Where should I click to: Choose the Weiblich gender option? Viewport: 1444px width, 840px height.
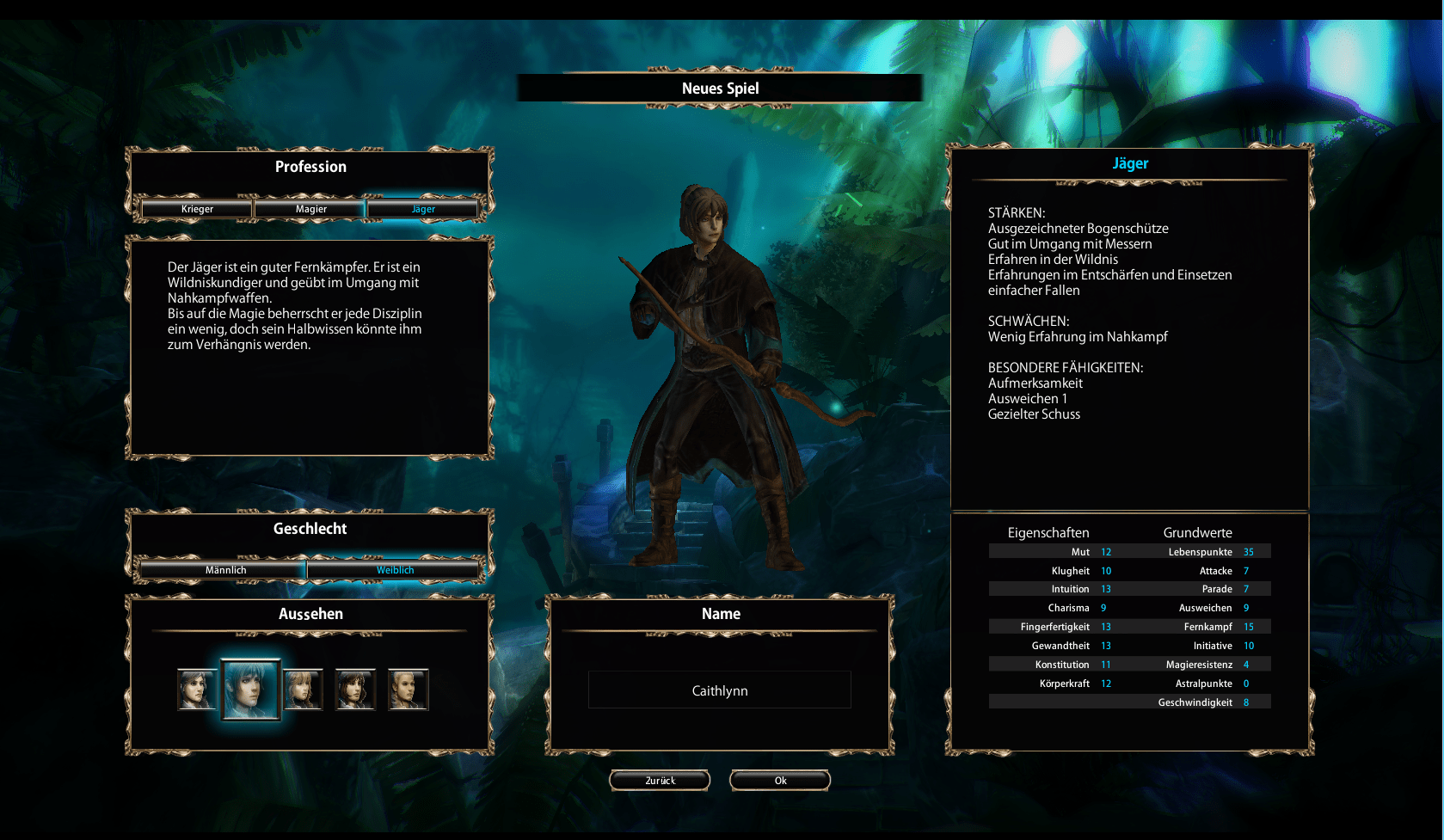click(x=395, y=570)
